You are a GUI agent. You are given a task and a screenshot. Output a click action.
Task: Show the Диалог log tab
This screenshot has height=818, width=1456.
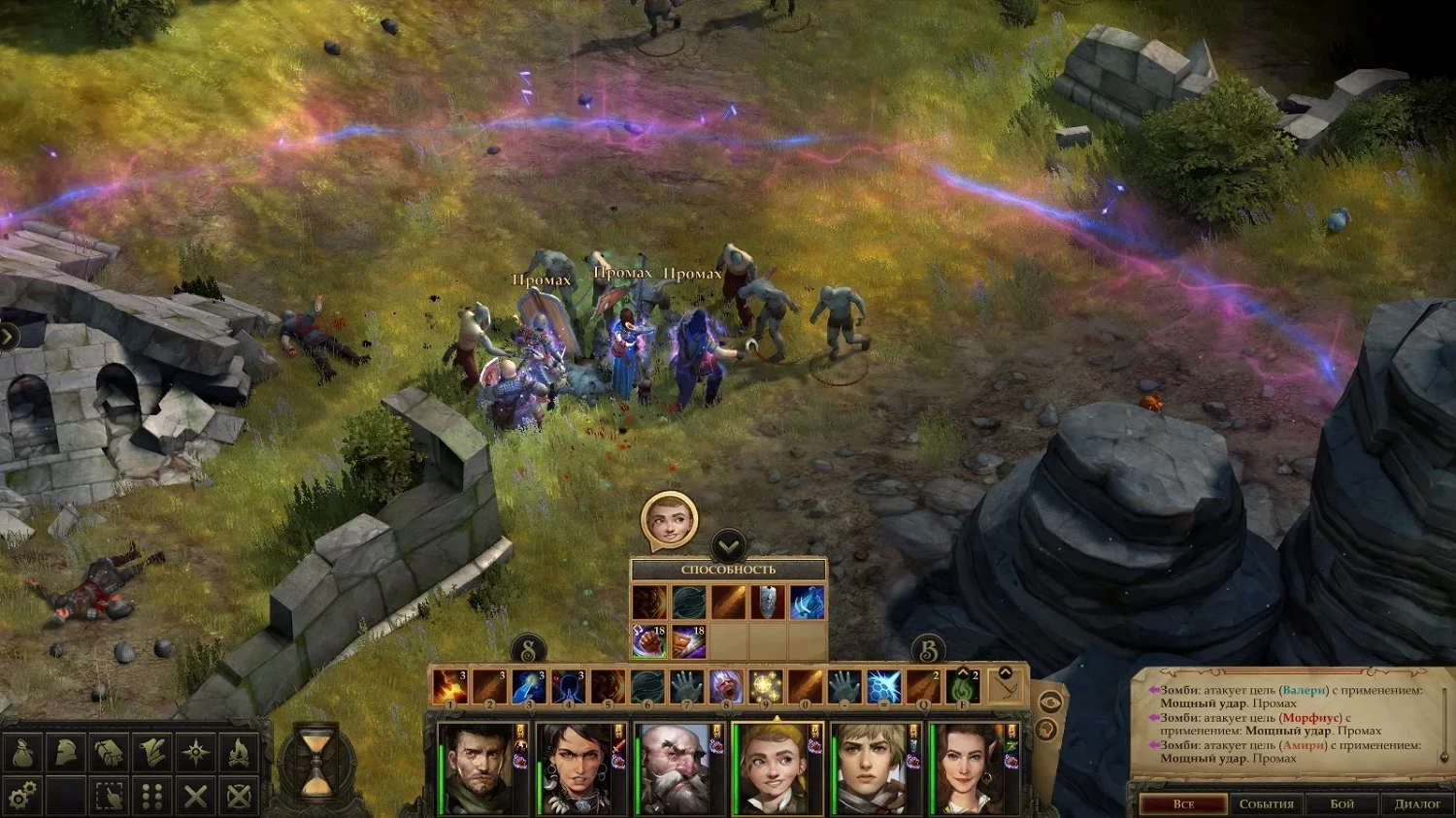click(1417, 804)
